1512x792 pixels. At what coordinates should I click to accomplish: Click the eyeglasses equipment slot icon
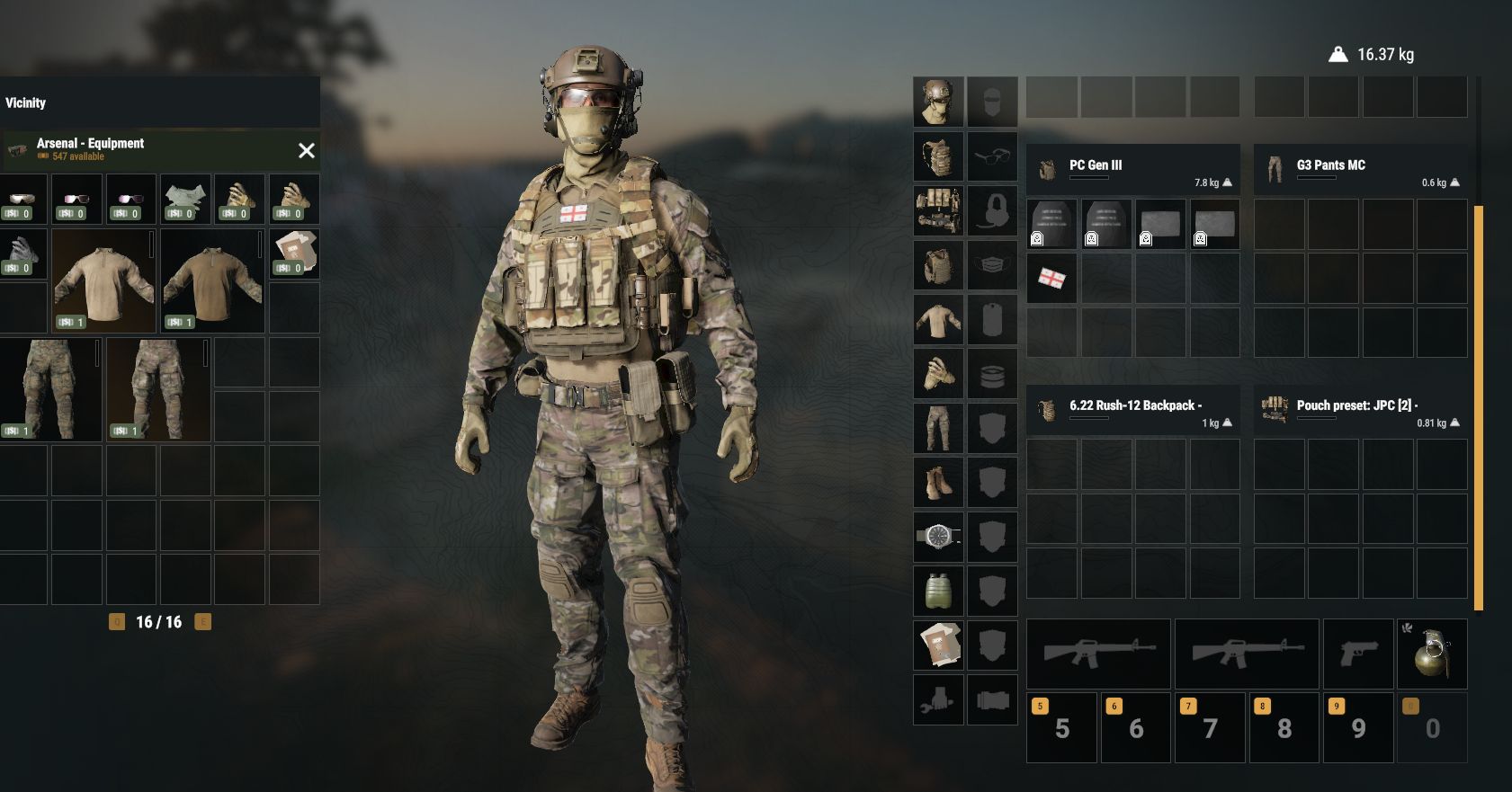click(992, 156)
